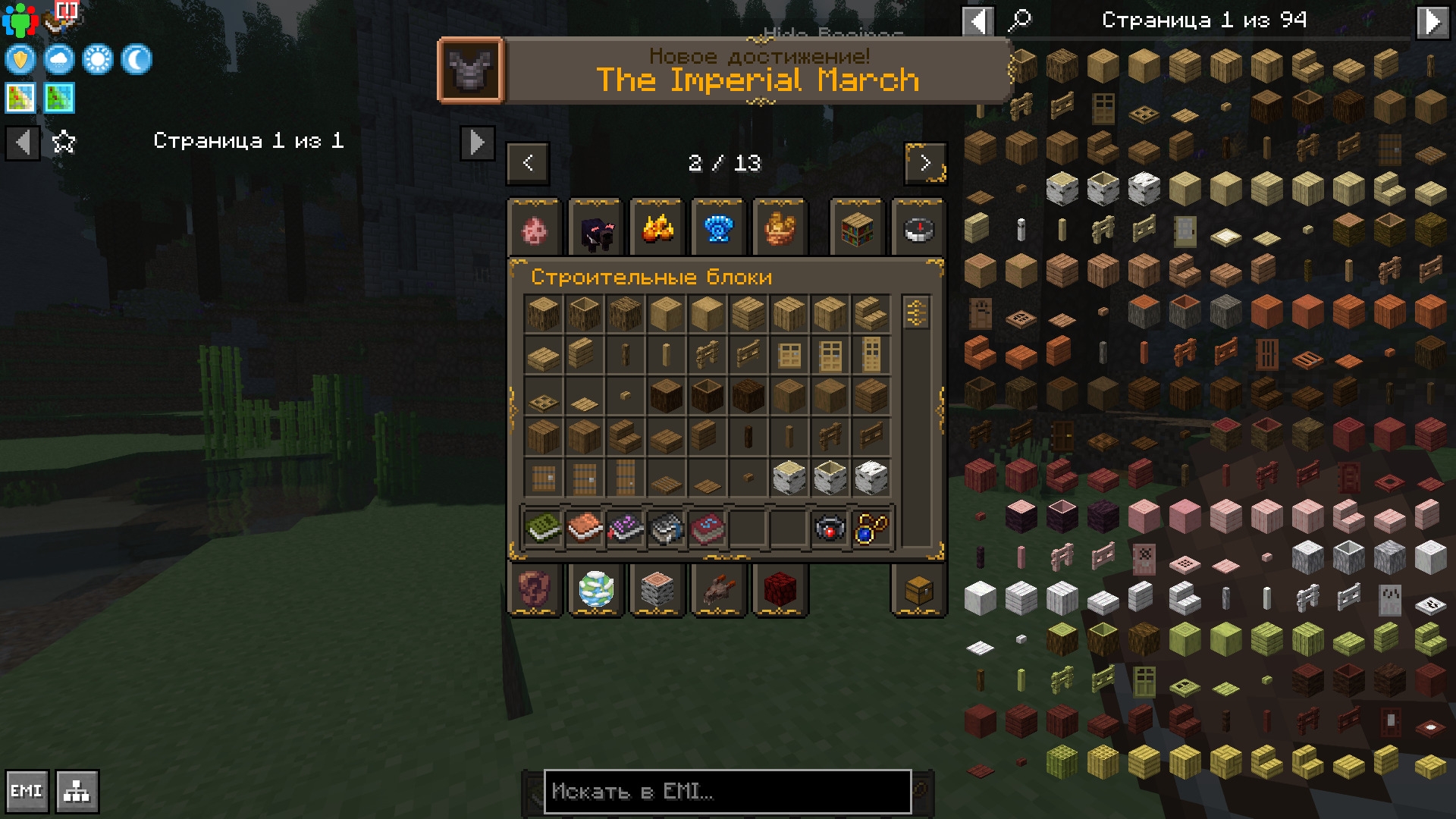Click the EMI button
The image size is (1456, 819).
(x=27, y=792)
